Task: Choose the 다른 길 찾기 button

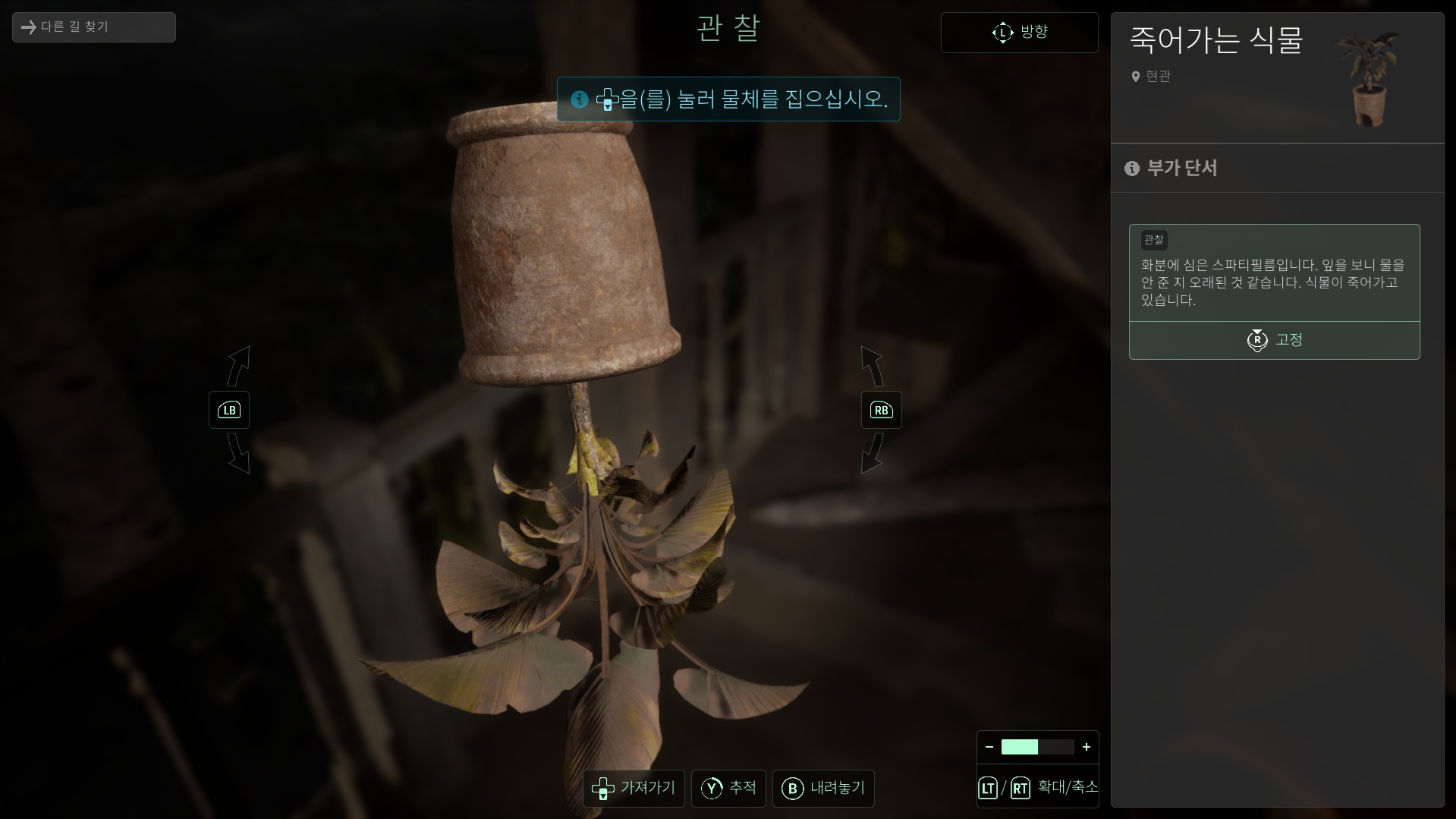Action: click(x=93, y=27)
